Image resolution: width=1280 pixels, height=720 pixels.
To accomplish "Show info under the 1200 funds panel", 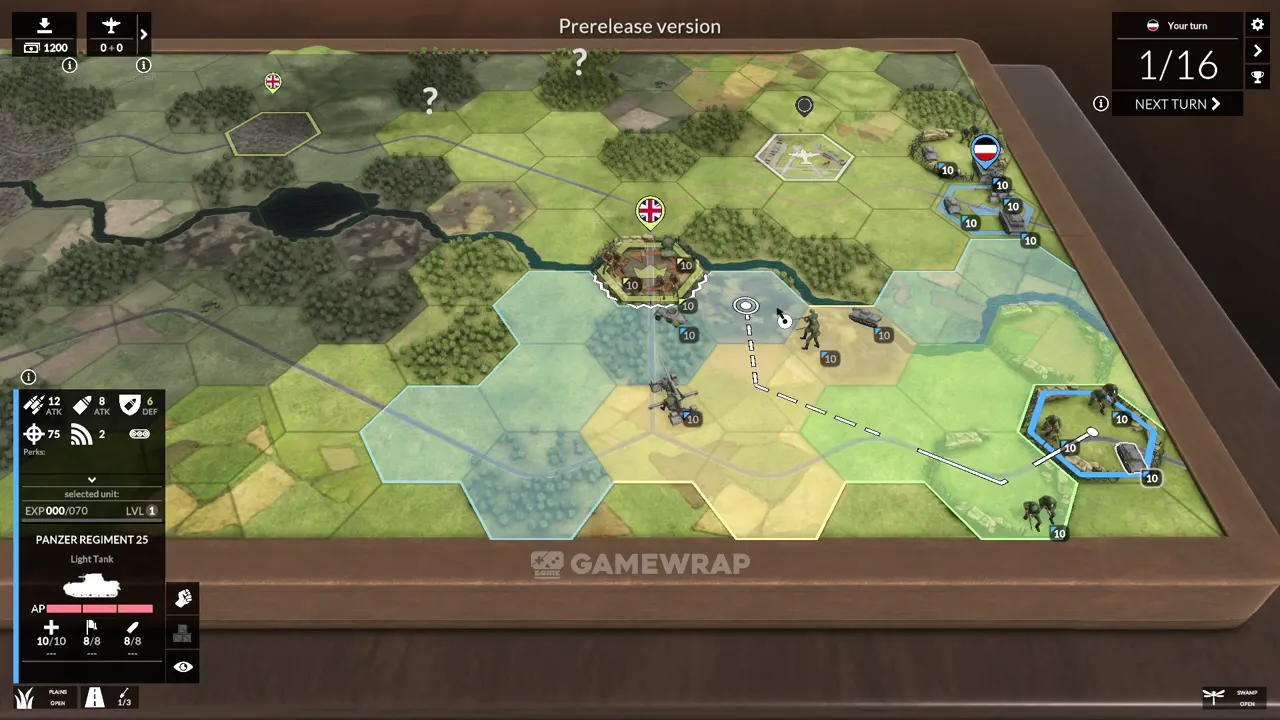I will (x=70, y=66).
